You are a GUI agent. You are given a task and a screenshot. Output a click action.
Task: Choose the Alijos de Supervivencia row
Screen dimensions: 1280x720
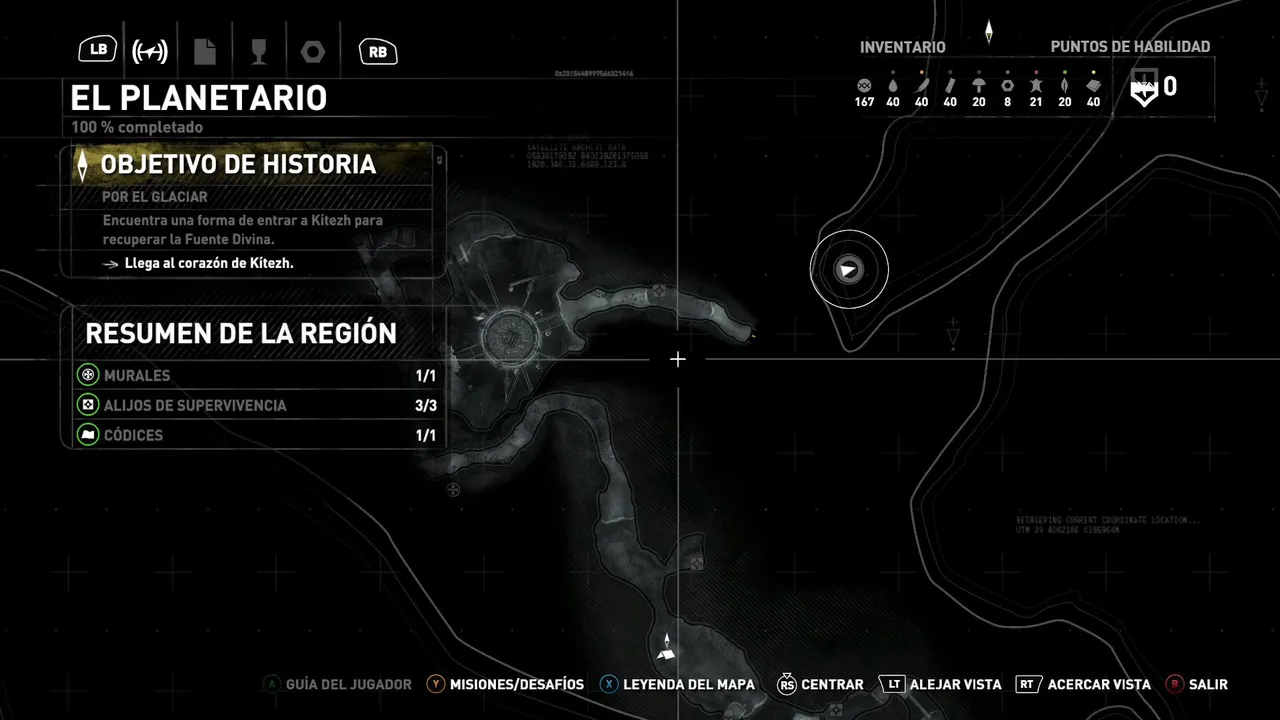[257, 406]
